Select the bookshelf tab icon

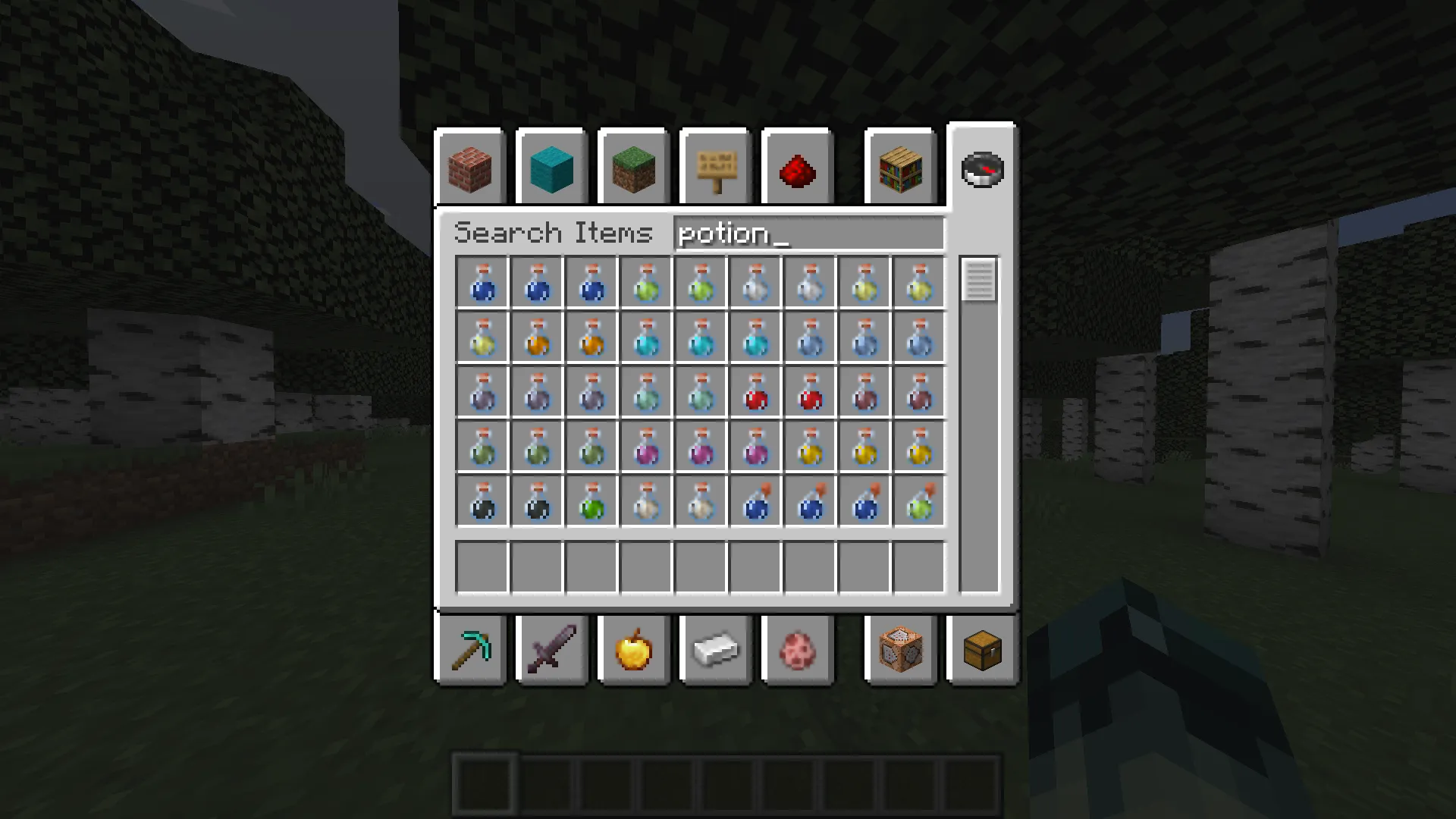tap(900, 168)
